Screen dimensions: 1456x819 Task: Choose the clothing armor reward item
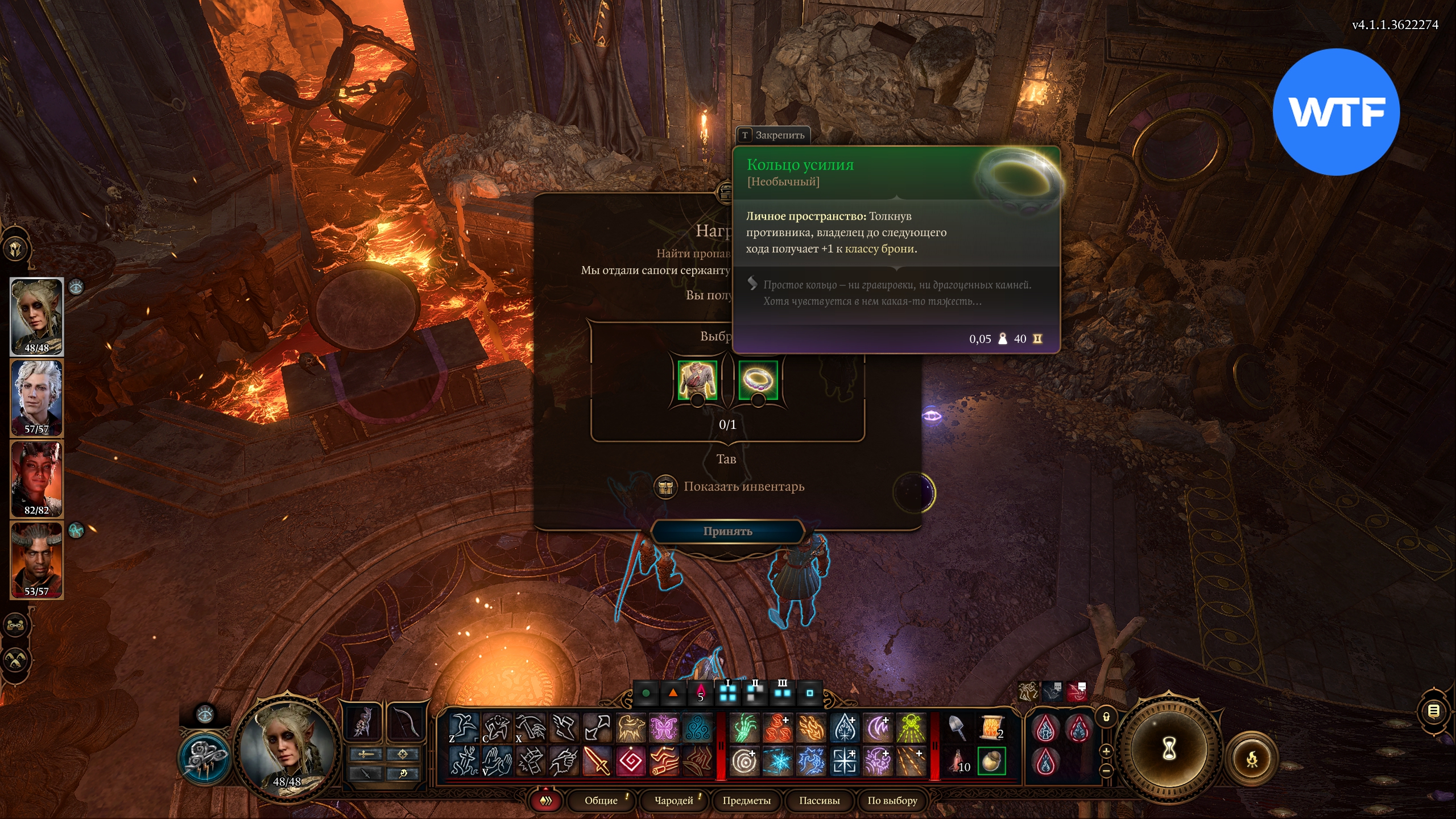tap(697, 380)
